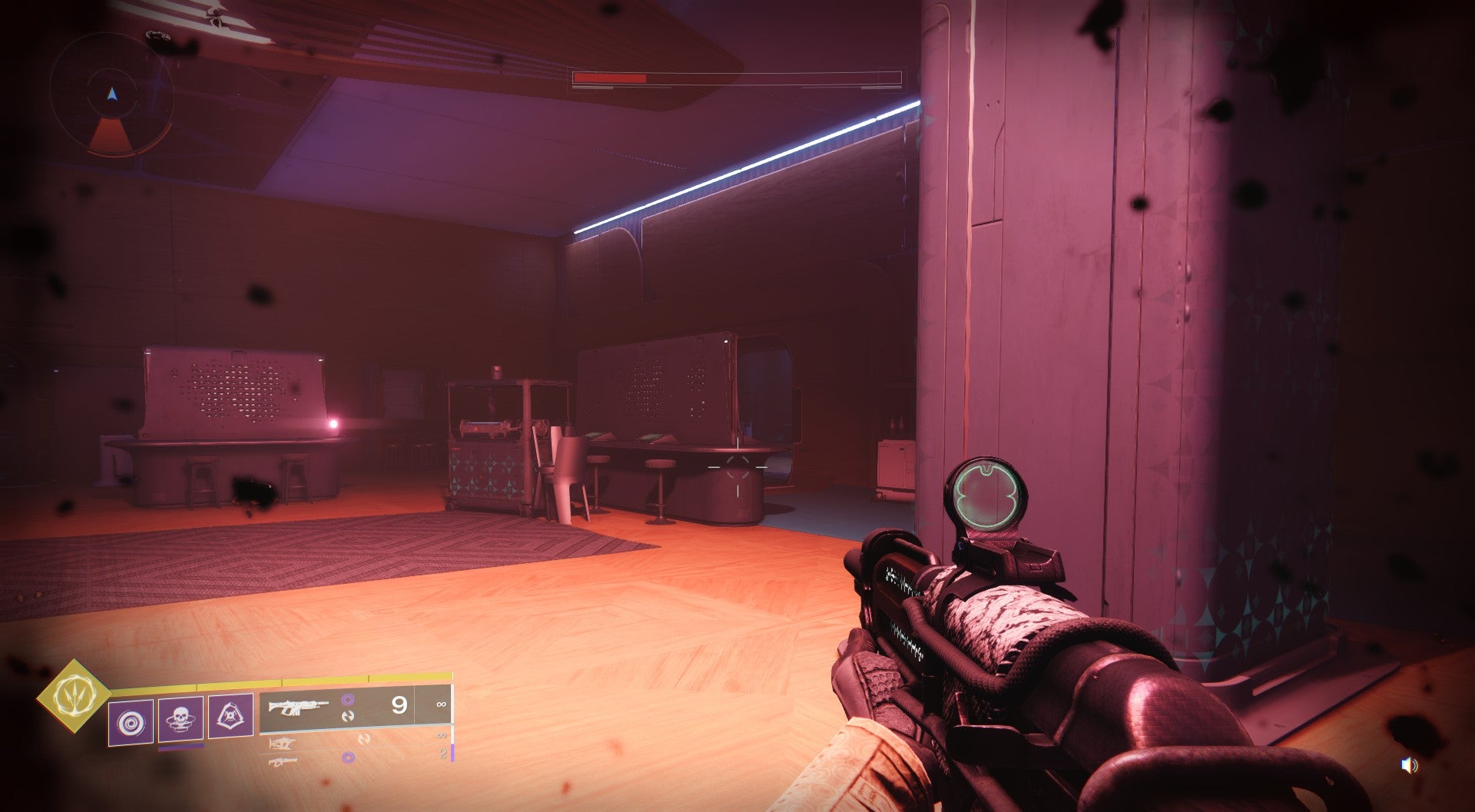Click the purple Void element icon beside ammo
Screen dimensions: 1475x812
click(349, 699)
